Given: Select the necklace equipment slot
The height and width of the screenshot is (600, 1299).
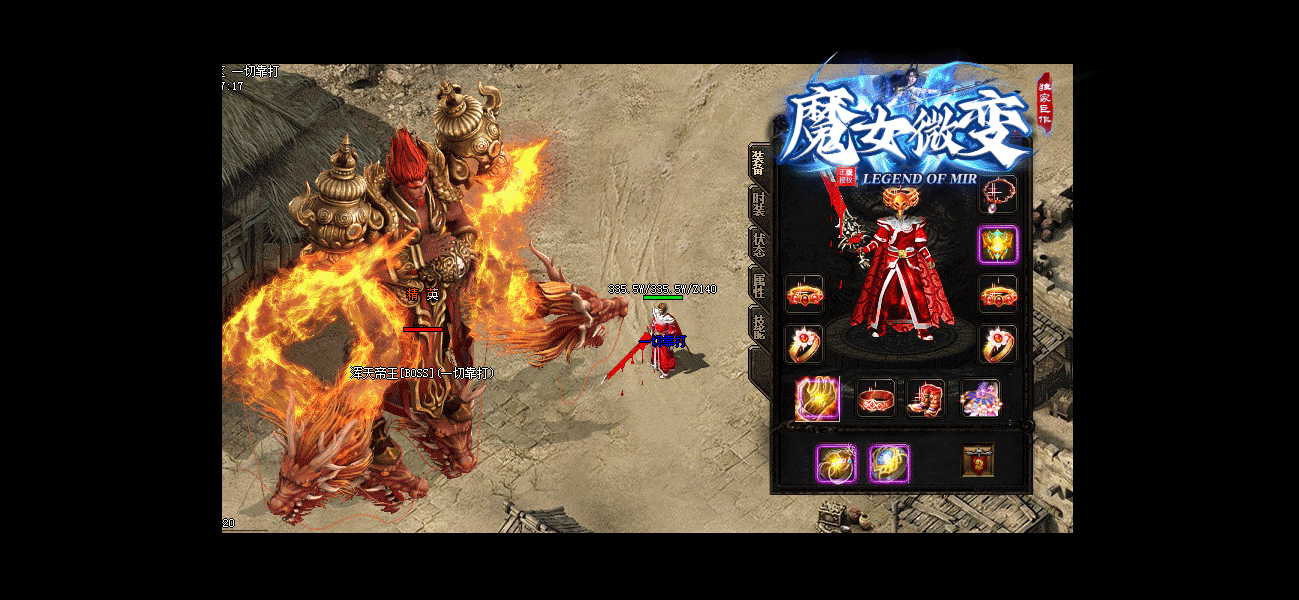Looking at the screenshot, I should (997, 194).
